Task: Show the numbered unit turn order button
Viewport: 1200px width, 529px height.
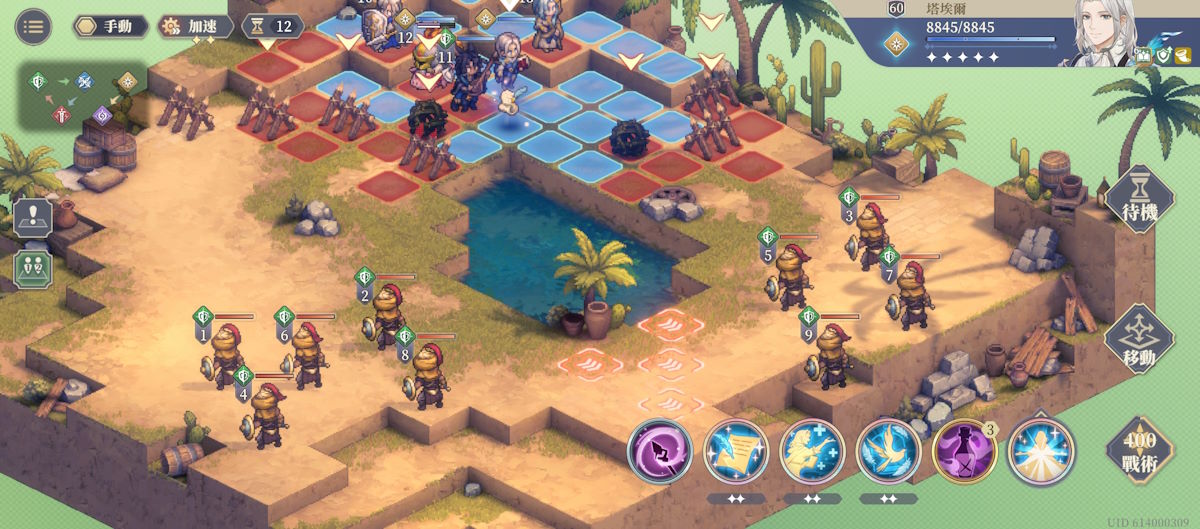Action: tap(32, 268)
